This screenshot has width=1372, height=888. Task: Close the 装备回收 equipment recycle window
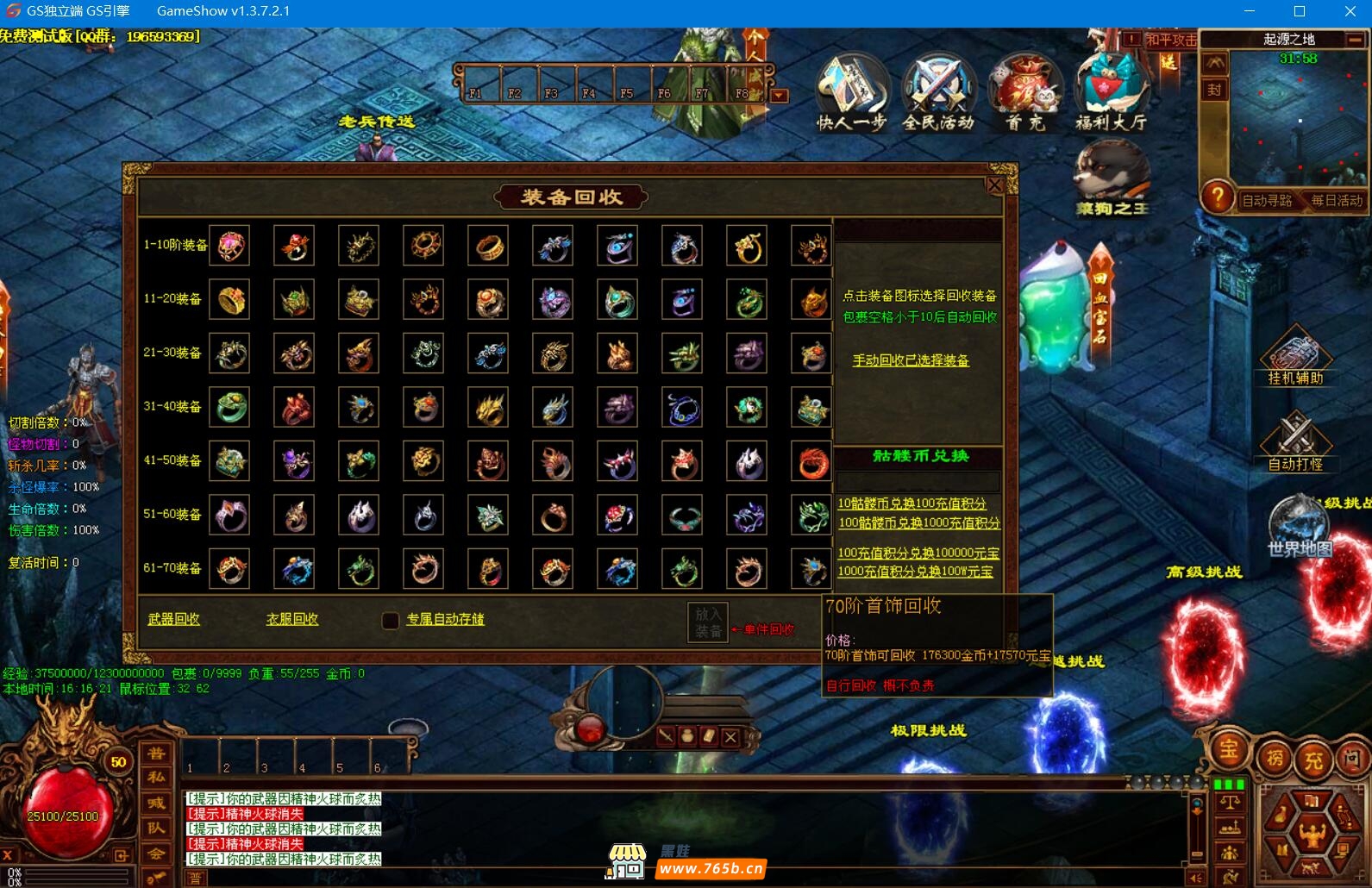click(994, 185)
